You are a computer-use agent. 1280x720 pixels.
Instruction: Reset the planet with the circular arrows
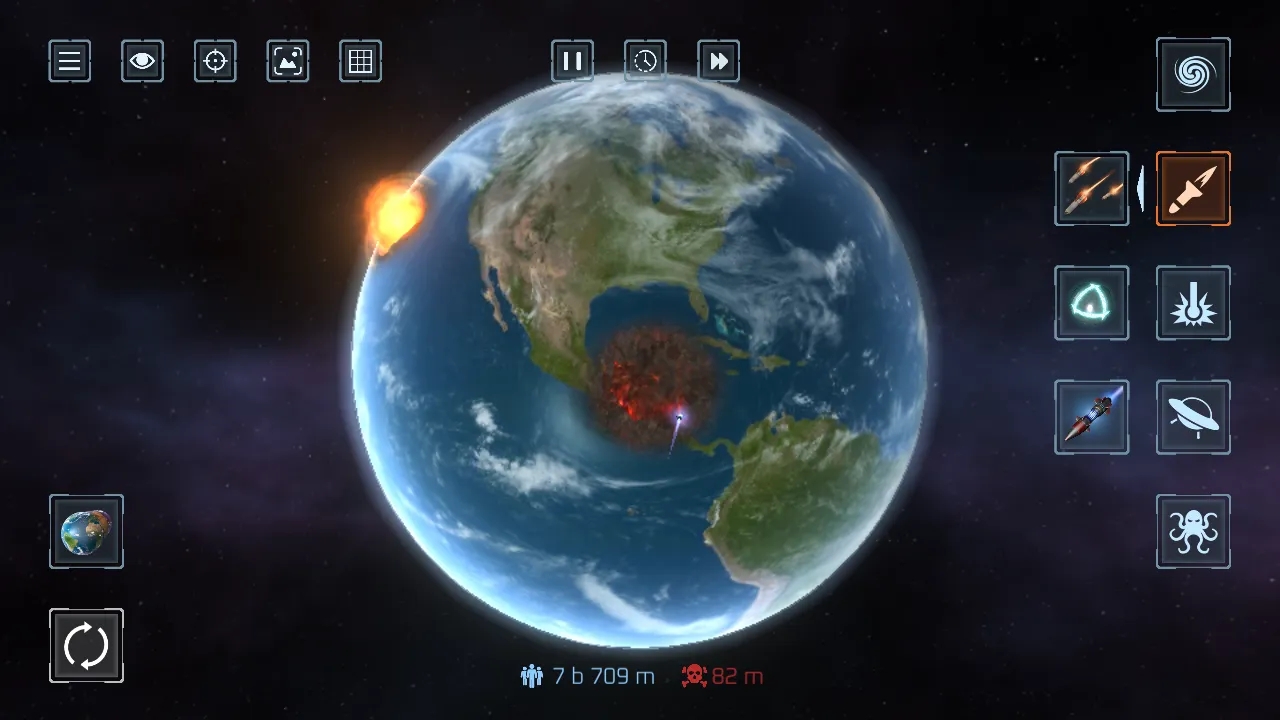[86, 646]
